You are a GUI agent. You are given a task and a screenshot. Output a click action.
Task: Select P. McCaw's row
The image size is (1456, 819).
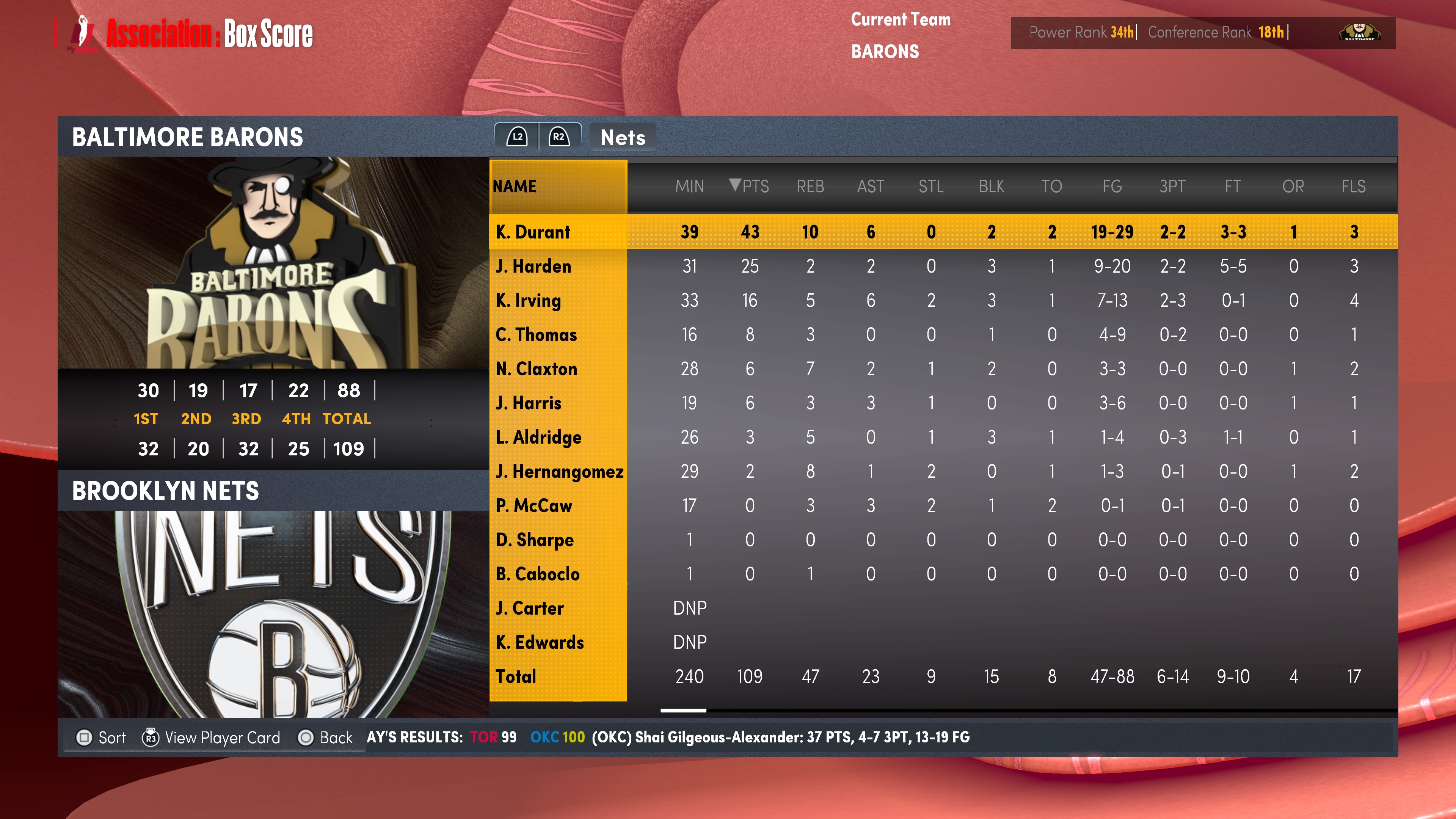533,505
